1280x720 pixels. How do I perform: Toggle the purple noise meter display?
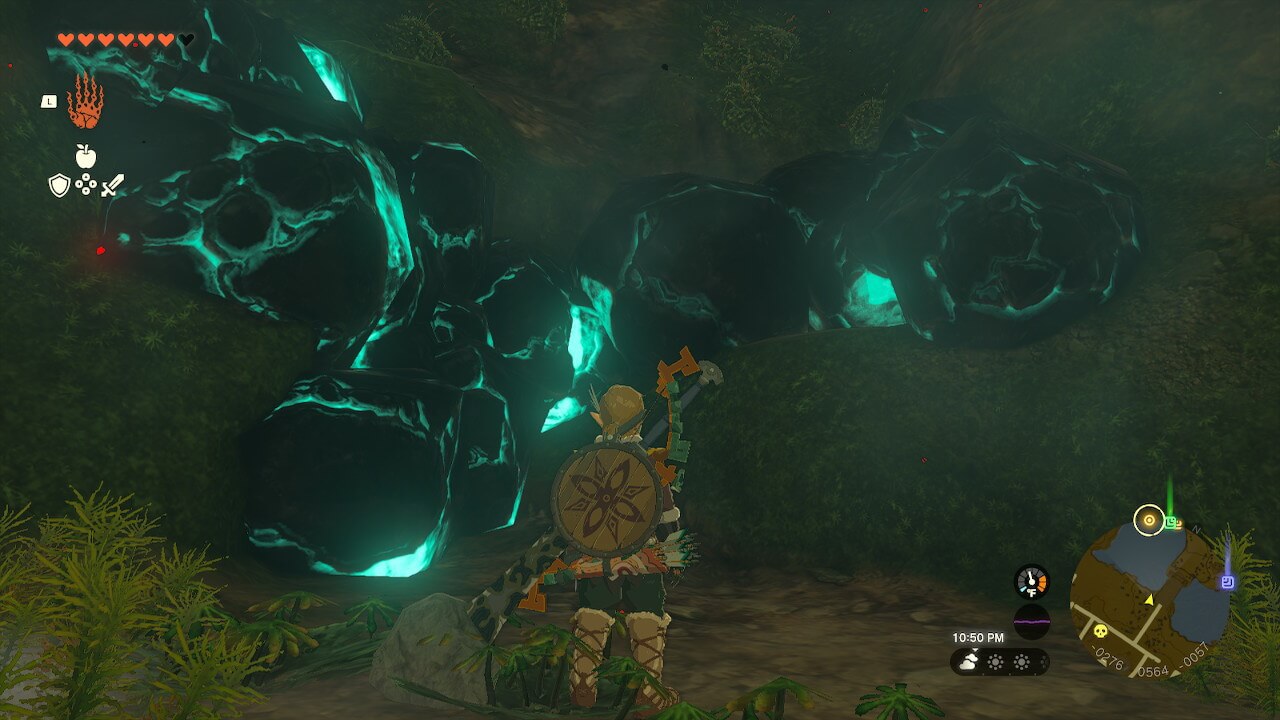(x=1031, y=619)
